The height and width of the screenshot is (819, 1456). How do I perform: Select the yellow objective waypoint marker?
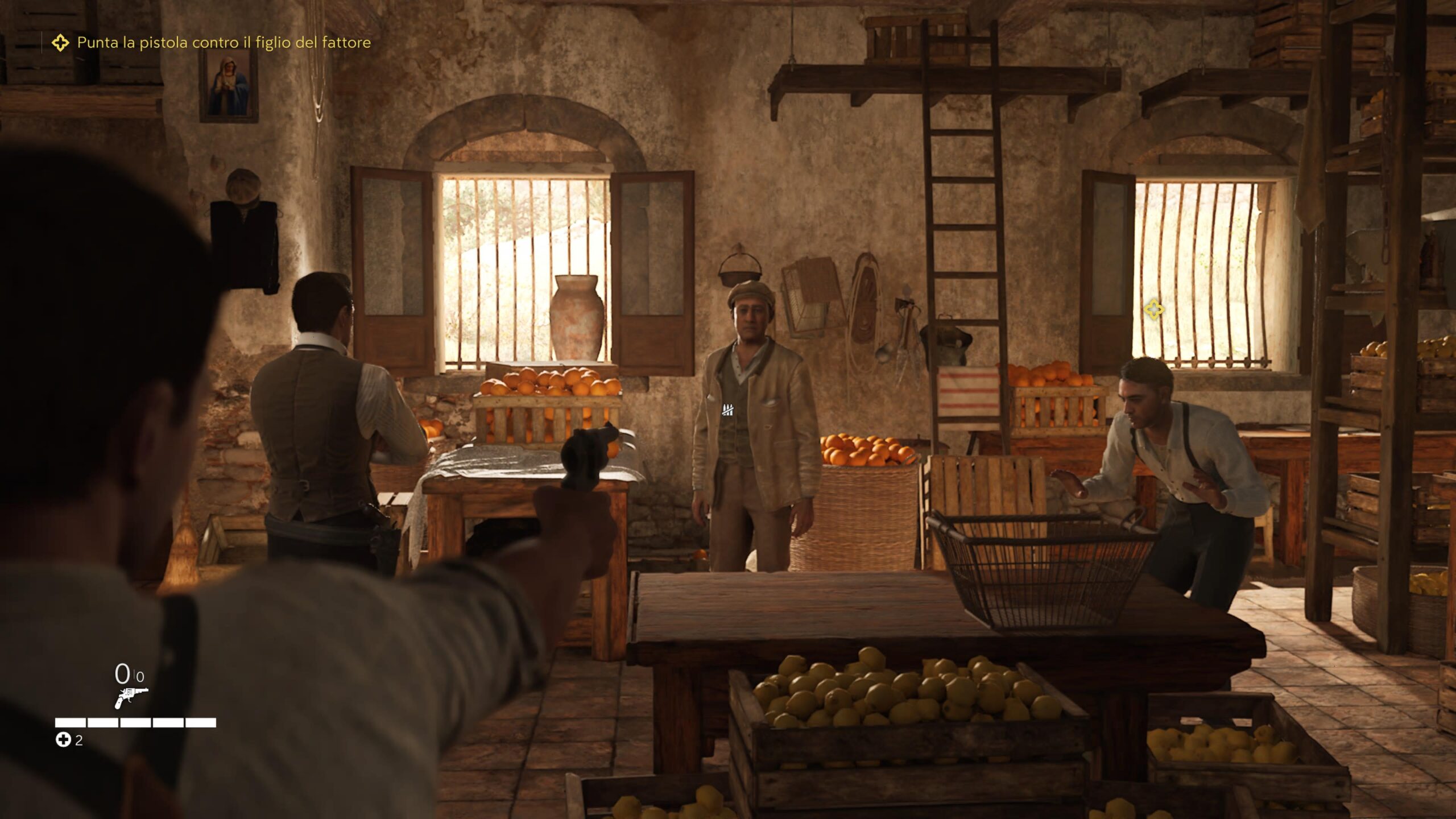pos(1153,310)
